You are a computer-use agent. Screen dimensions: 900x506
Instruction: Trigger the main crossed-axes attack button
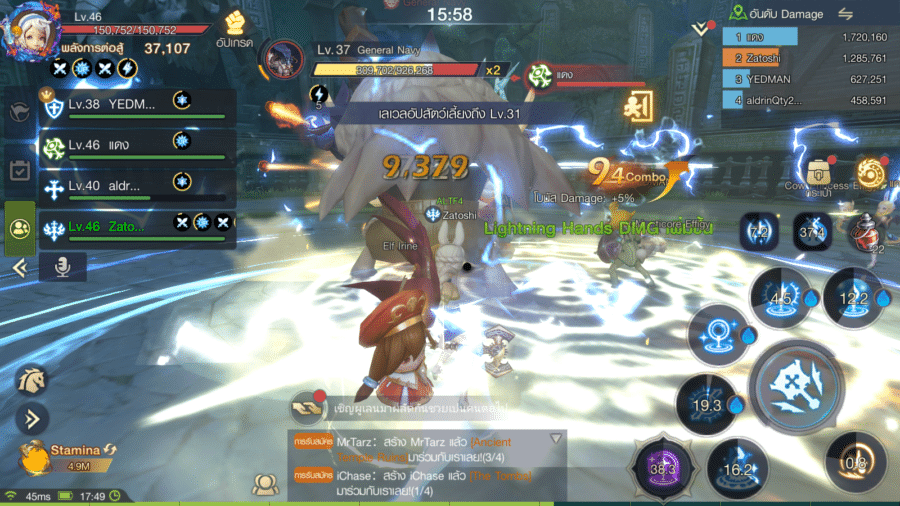pyautogui.click(x=796, y=385)
